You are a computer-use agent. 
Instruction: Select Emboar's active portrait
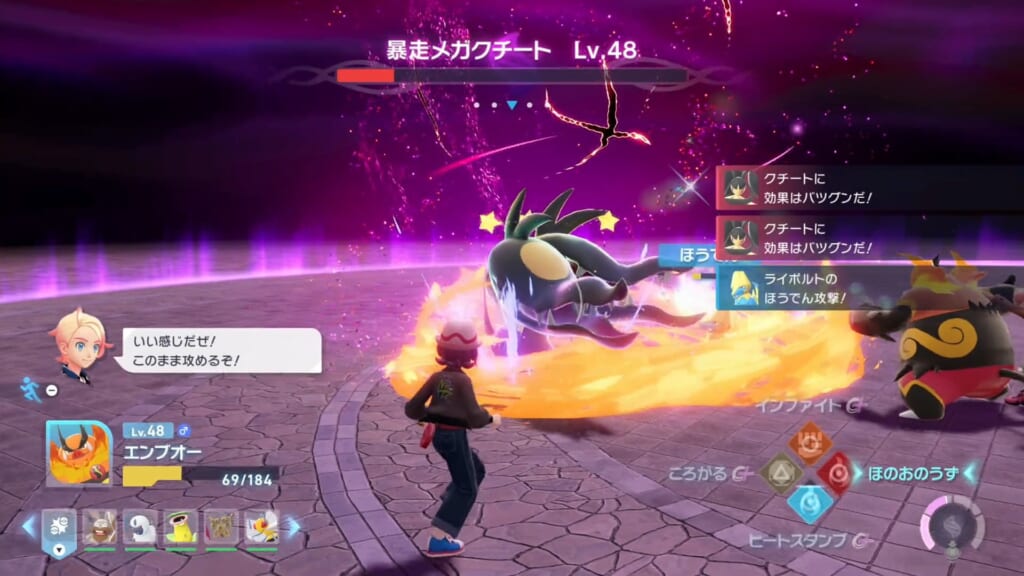pyautogui.click(x=78, y=453)
